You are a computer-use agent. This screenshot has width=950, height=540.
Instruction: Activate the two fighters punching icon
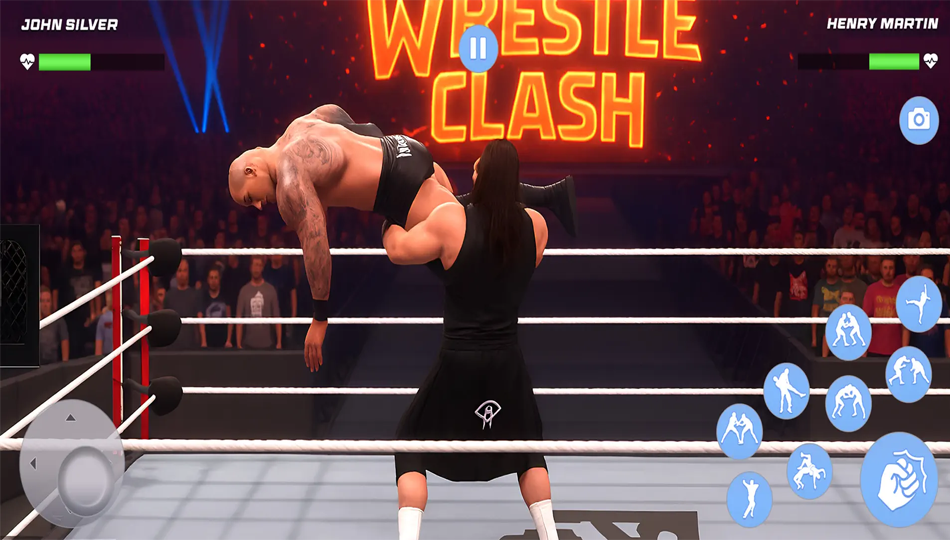(x=908, y=374)
